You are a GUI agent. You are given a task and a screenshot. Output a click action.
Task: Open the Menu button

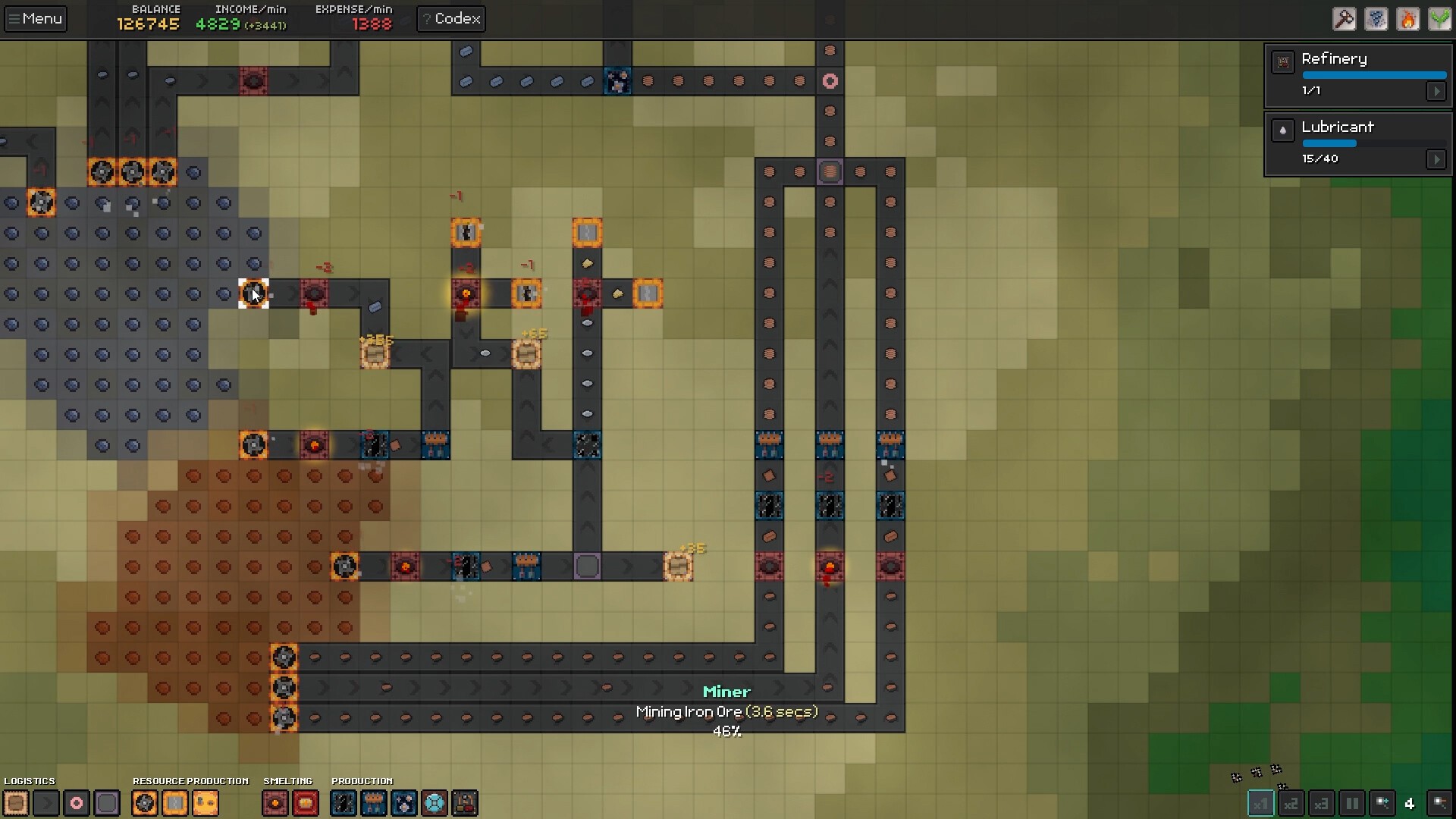pos(35,19)
